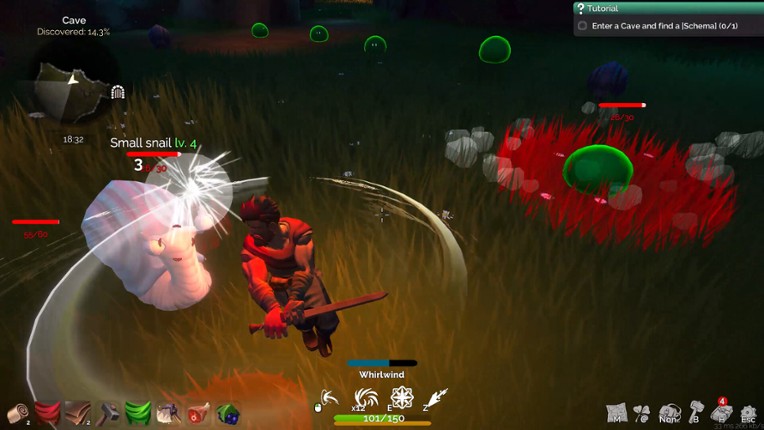Image resolution: width=764 pixels, height=430 pixels.
Task: Open the book icon with notification badge
Action: (x=721, y=412)
